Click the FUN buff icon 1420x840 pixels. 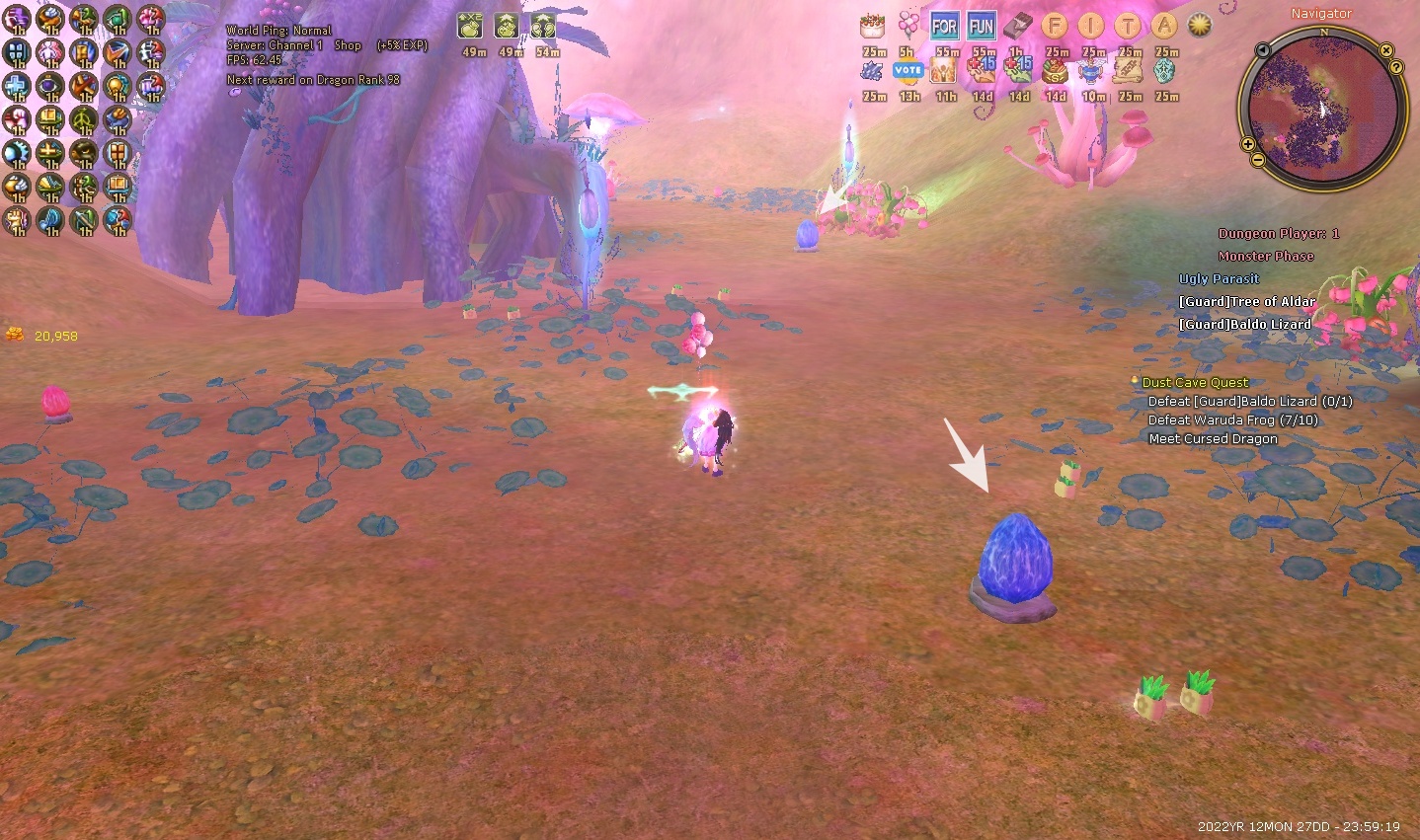[x=982, y=27]
